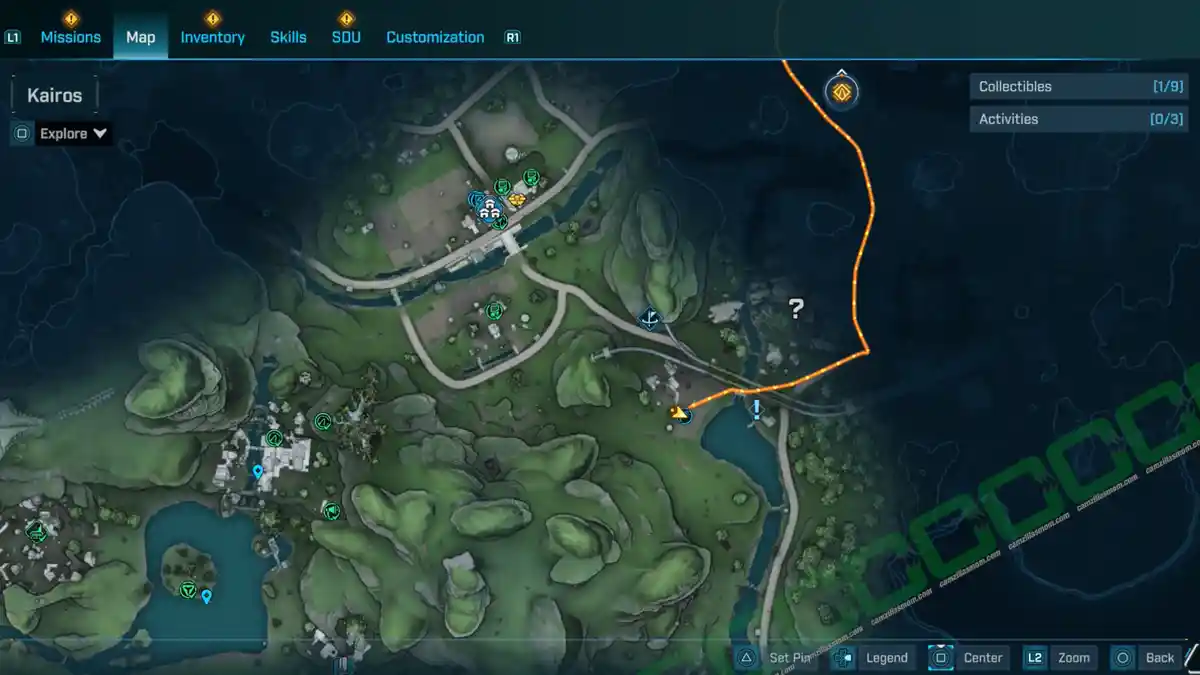1200x675 pixels.
Task: Click the exclamation mark mission marker
Action: [x=757, y=409]
